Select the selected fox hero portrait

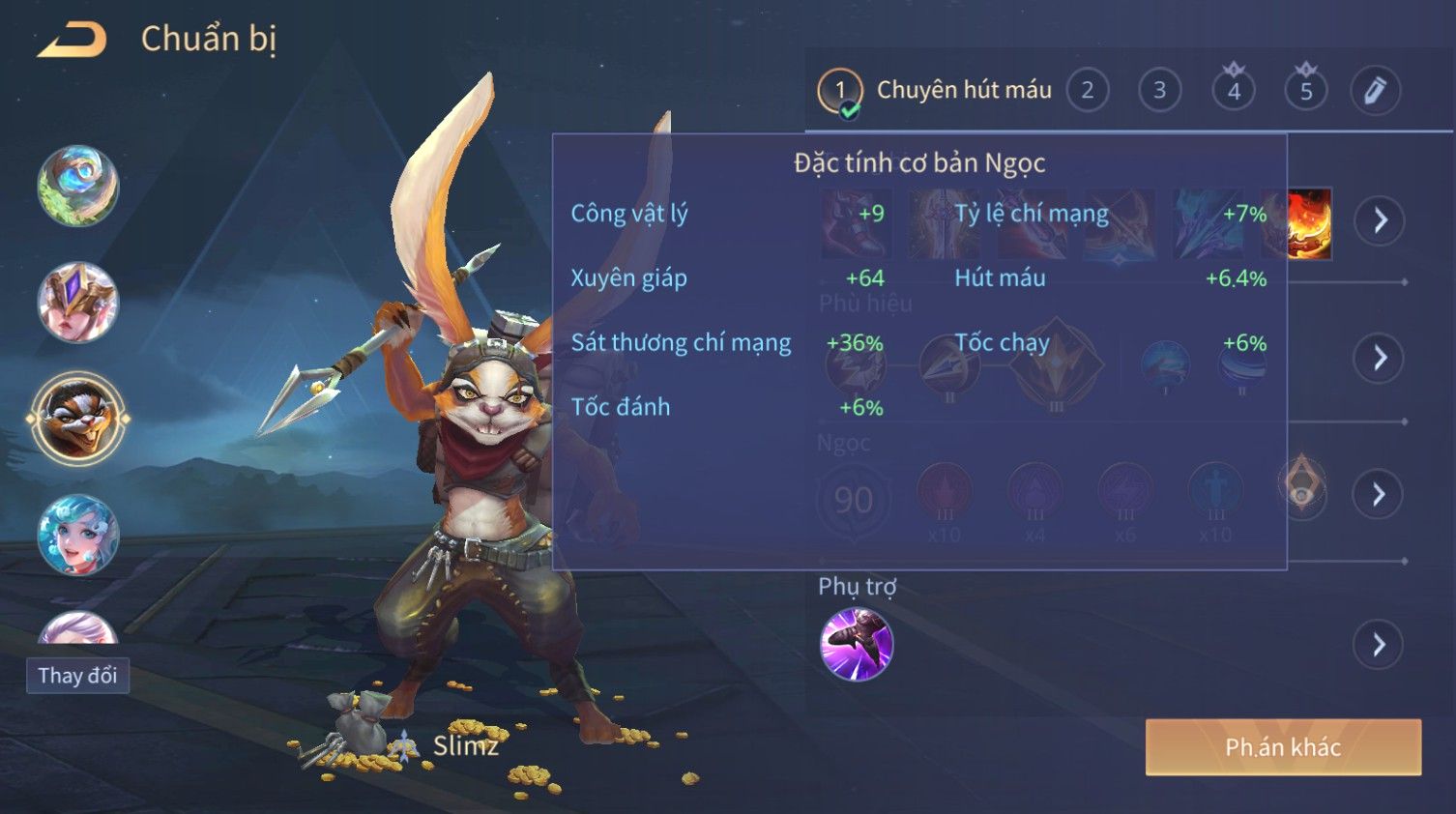[x=78, y=419]
